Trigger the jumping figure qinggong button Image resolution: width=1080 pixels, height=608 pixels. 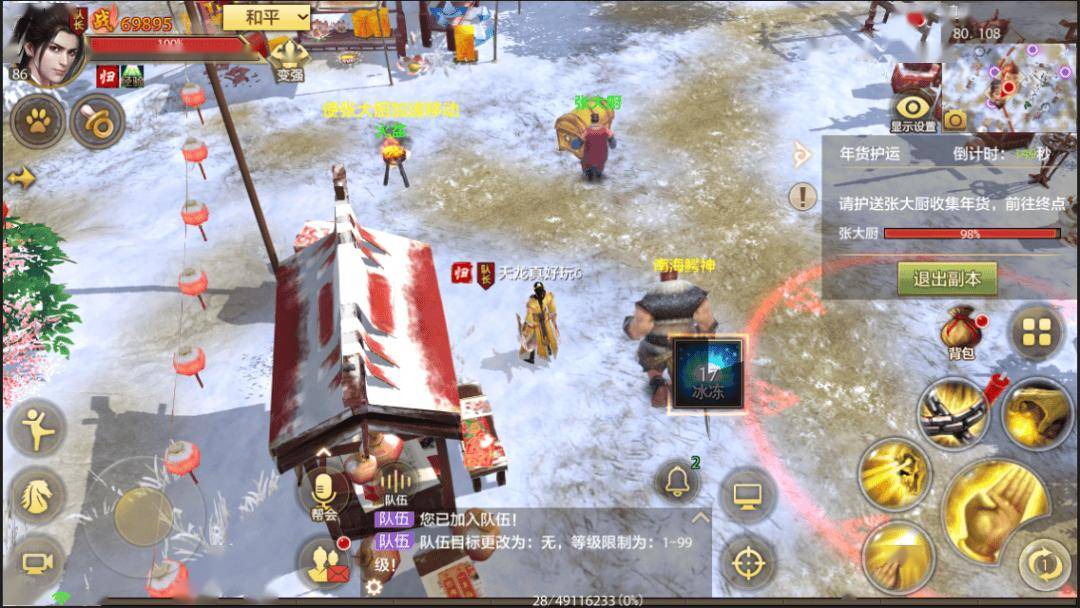click(x=37, y=427)
